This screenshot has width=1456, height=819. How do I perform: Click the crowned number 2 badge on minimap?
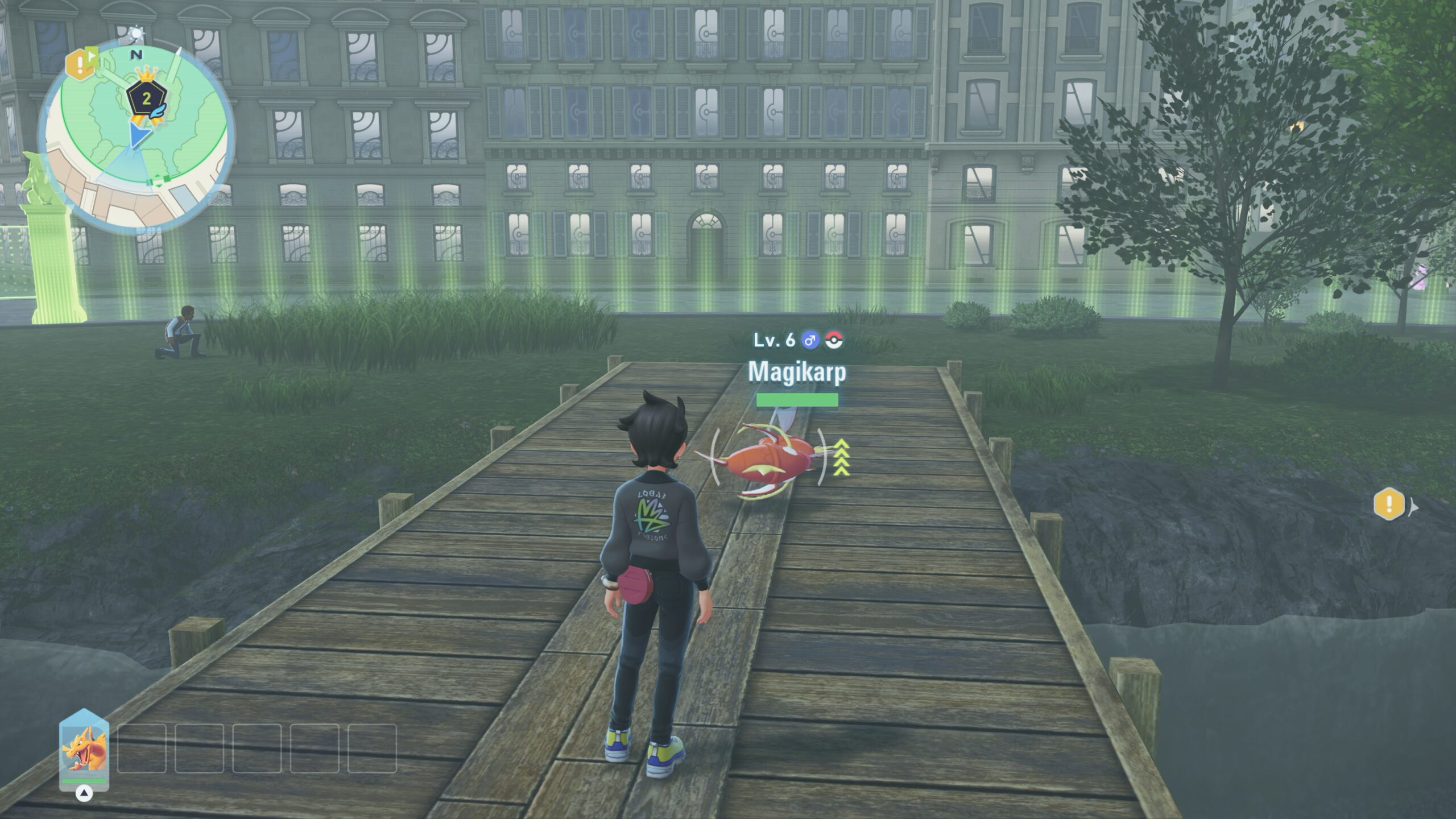click(147, 99)
